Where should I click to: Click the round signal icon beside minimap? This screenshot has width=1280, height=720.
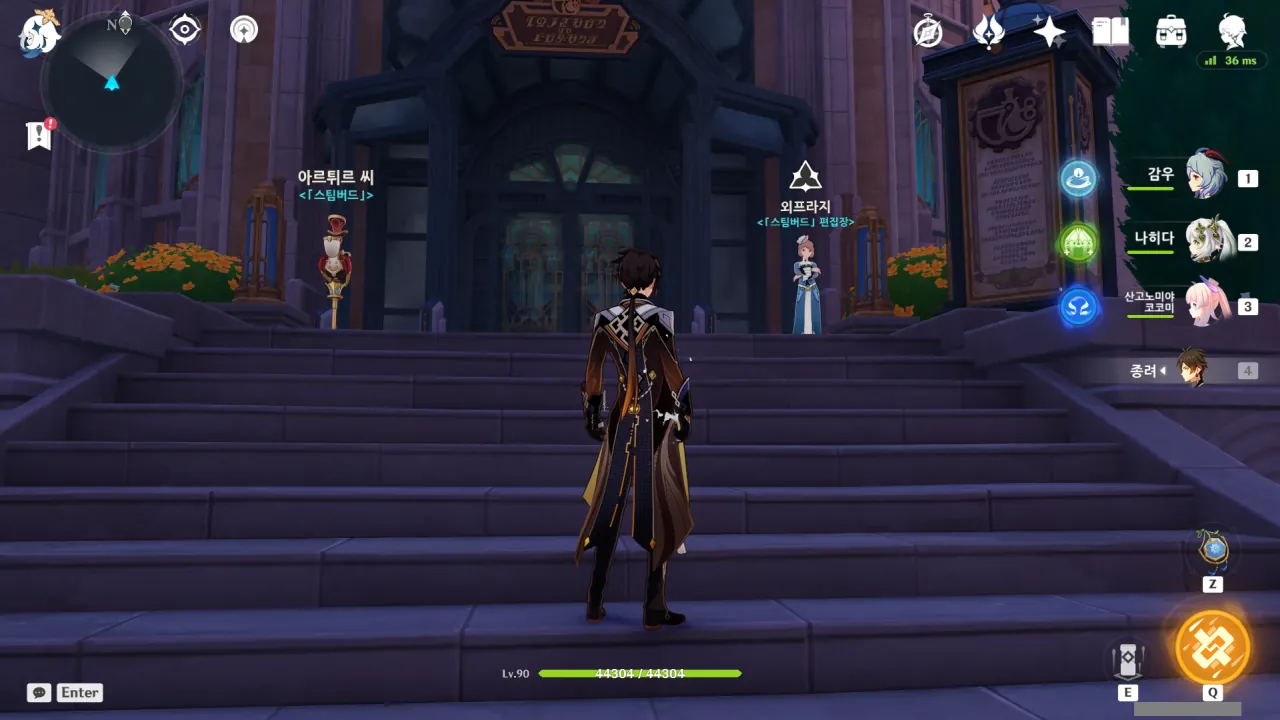click(243, 30)
